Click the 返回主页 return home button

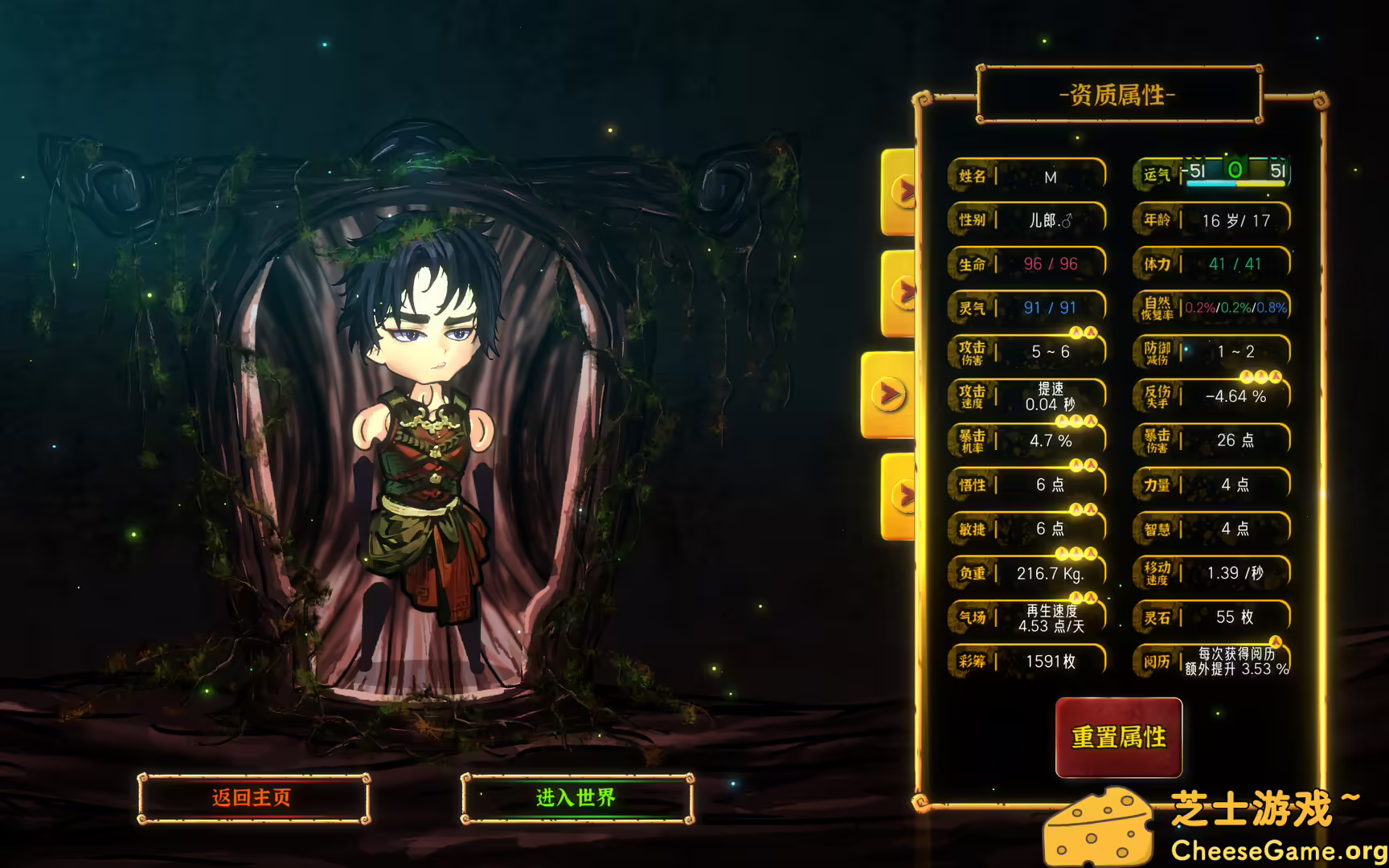[x=253, y=798]
